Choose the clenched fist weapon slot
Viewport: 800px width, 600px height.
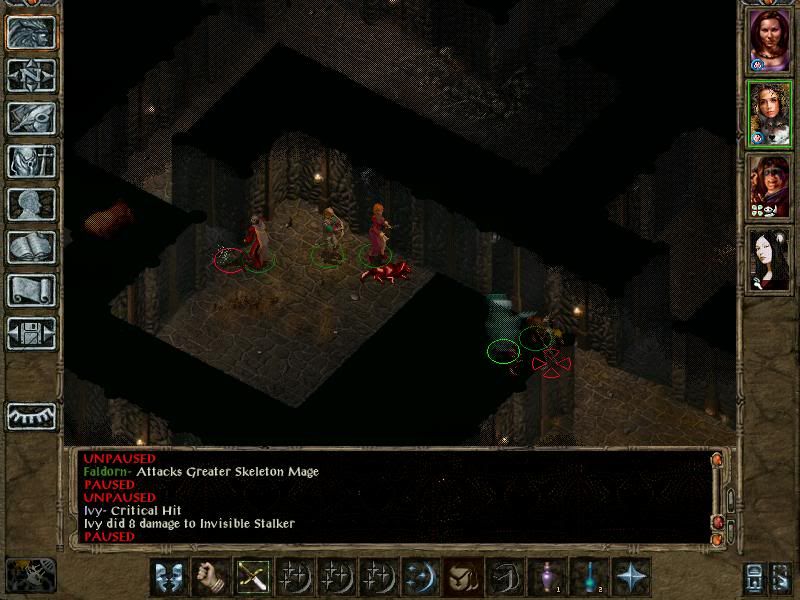coord(209,577)
